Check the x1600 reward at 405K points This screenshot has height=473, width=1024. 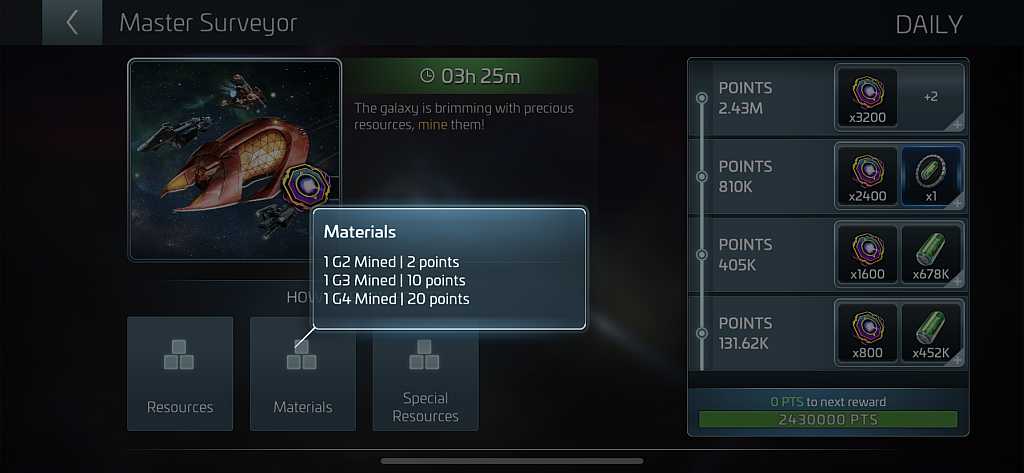866,254
